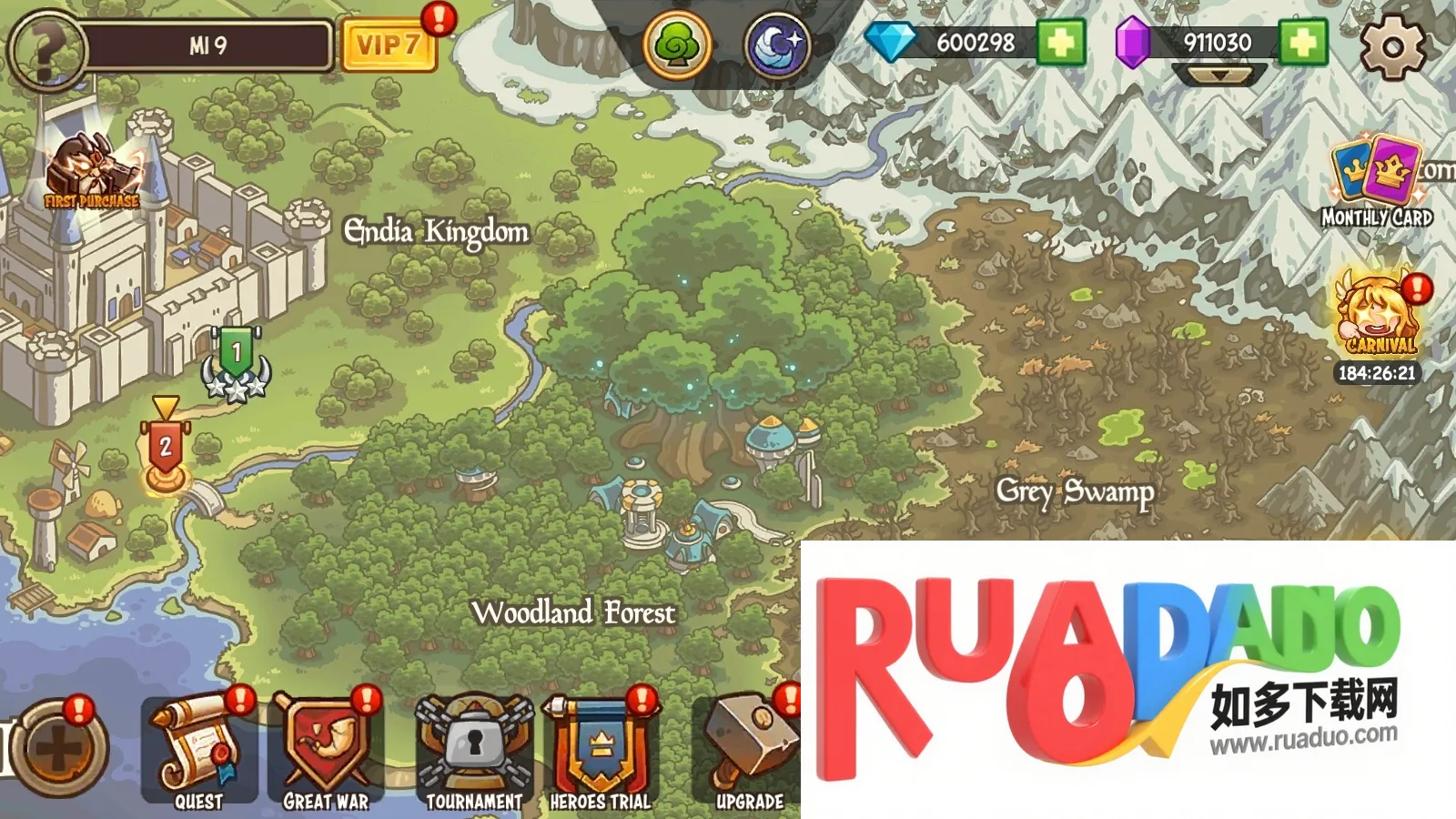Open the VIP 7 badge
The height and width of the screenshot is (819, 1456).
(388, 45)
